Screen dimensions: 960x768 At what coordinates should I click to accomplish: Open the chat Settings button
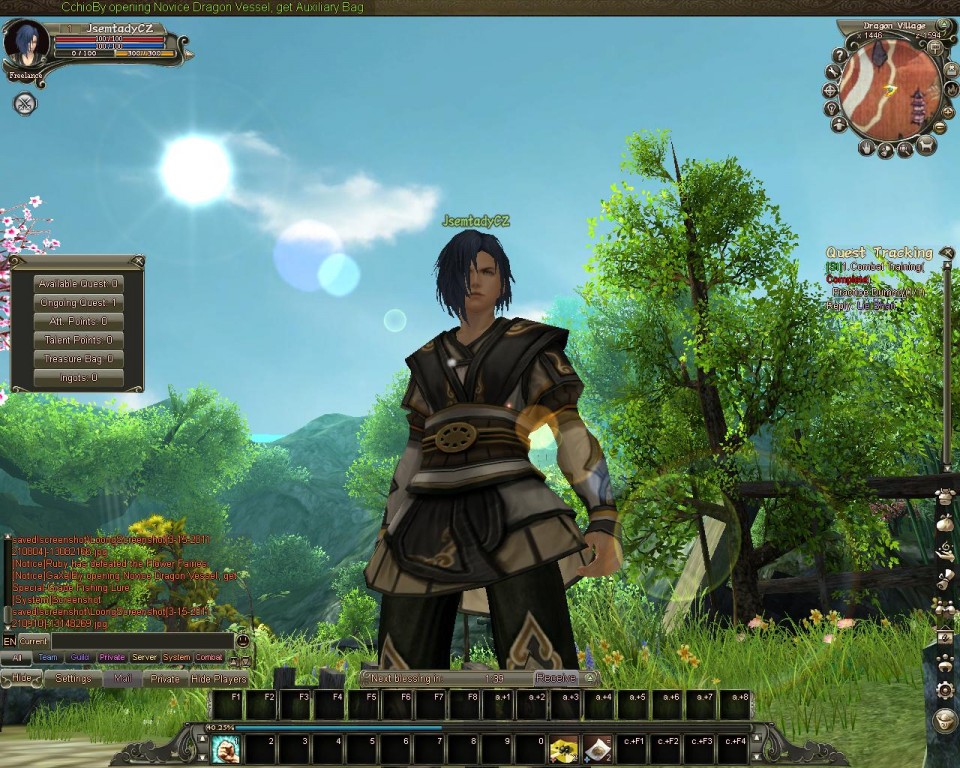click(x=73, y=678)
